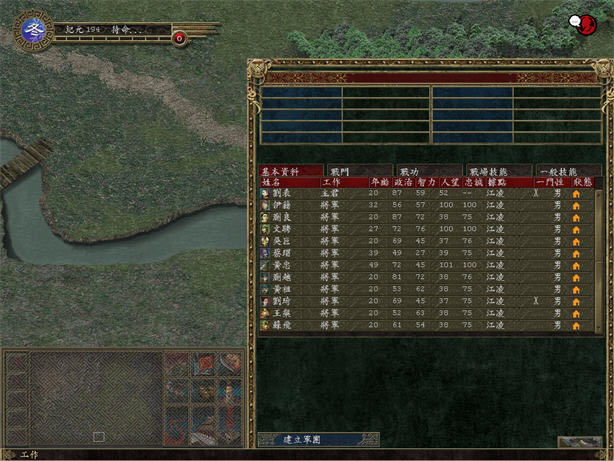This screenshot has height=461, width=614.
Task: Select 蔡瑁 row in the table
Action: (283, 253)
